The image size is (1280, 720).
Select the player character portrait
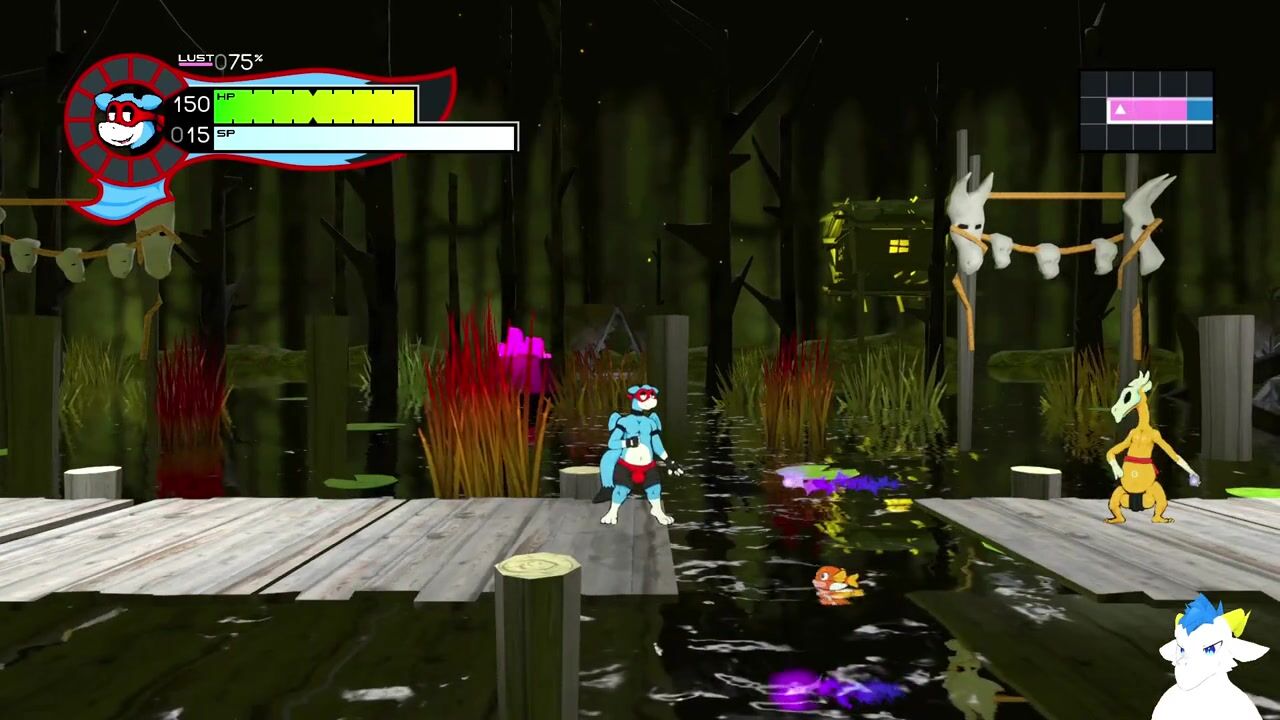click(x=126, y=119)
